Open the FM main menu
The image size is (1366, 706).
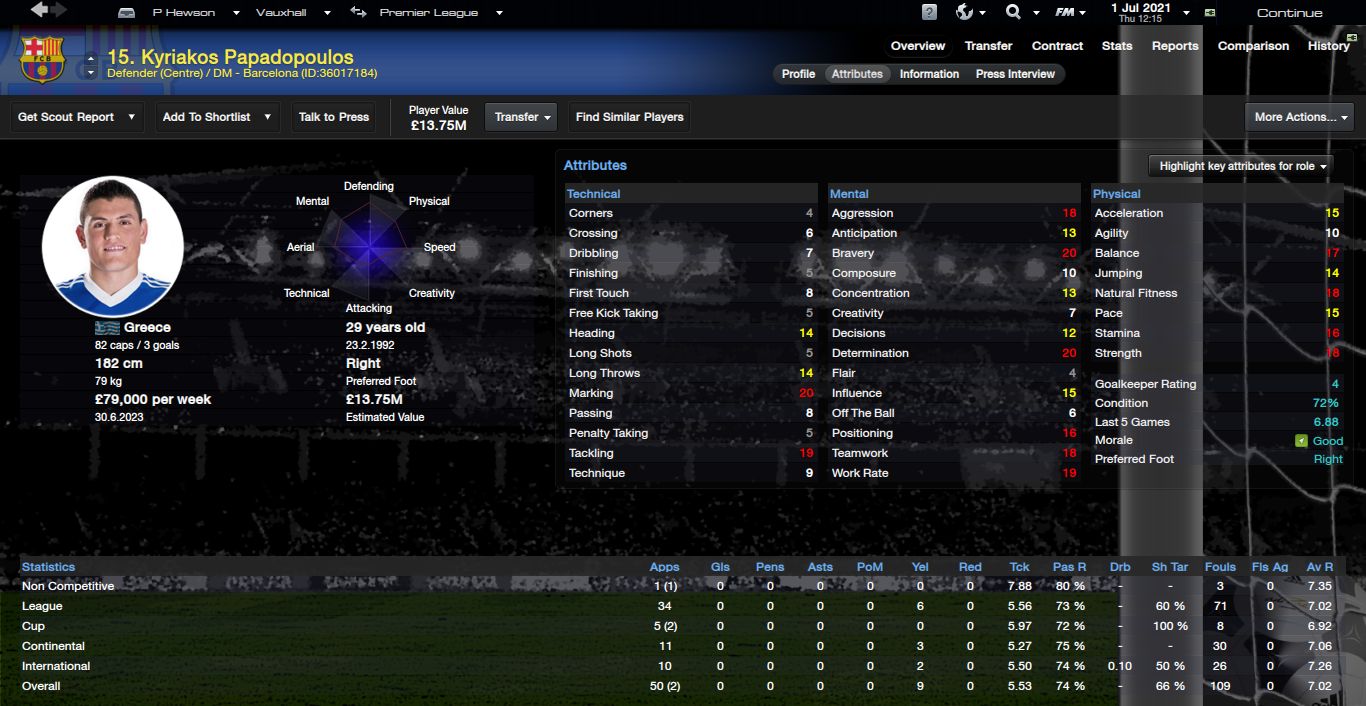[1066, 13]
